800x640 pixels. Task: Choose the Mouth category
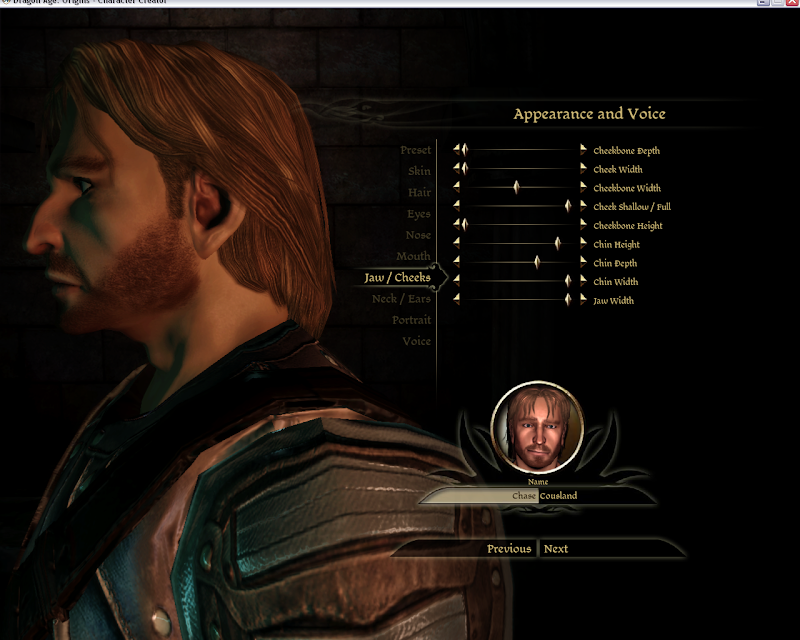(x=413, y=257)
